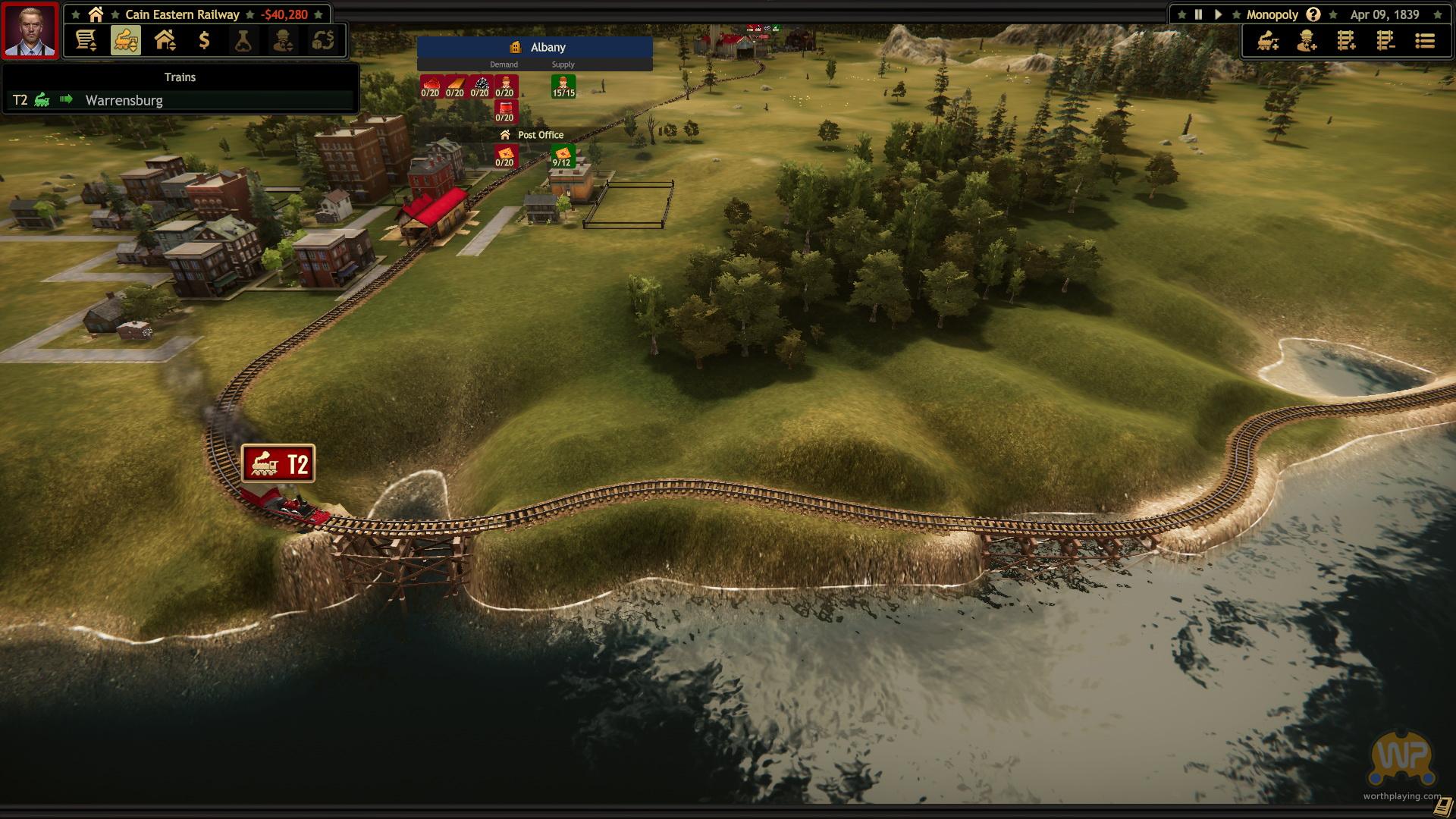The width and height of the screenshot is (1456, 819).
Task: Open the Monopoly objective help question mark
Action: [x=1313, y=14]
